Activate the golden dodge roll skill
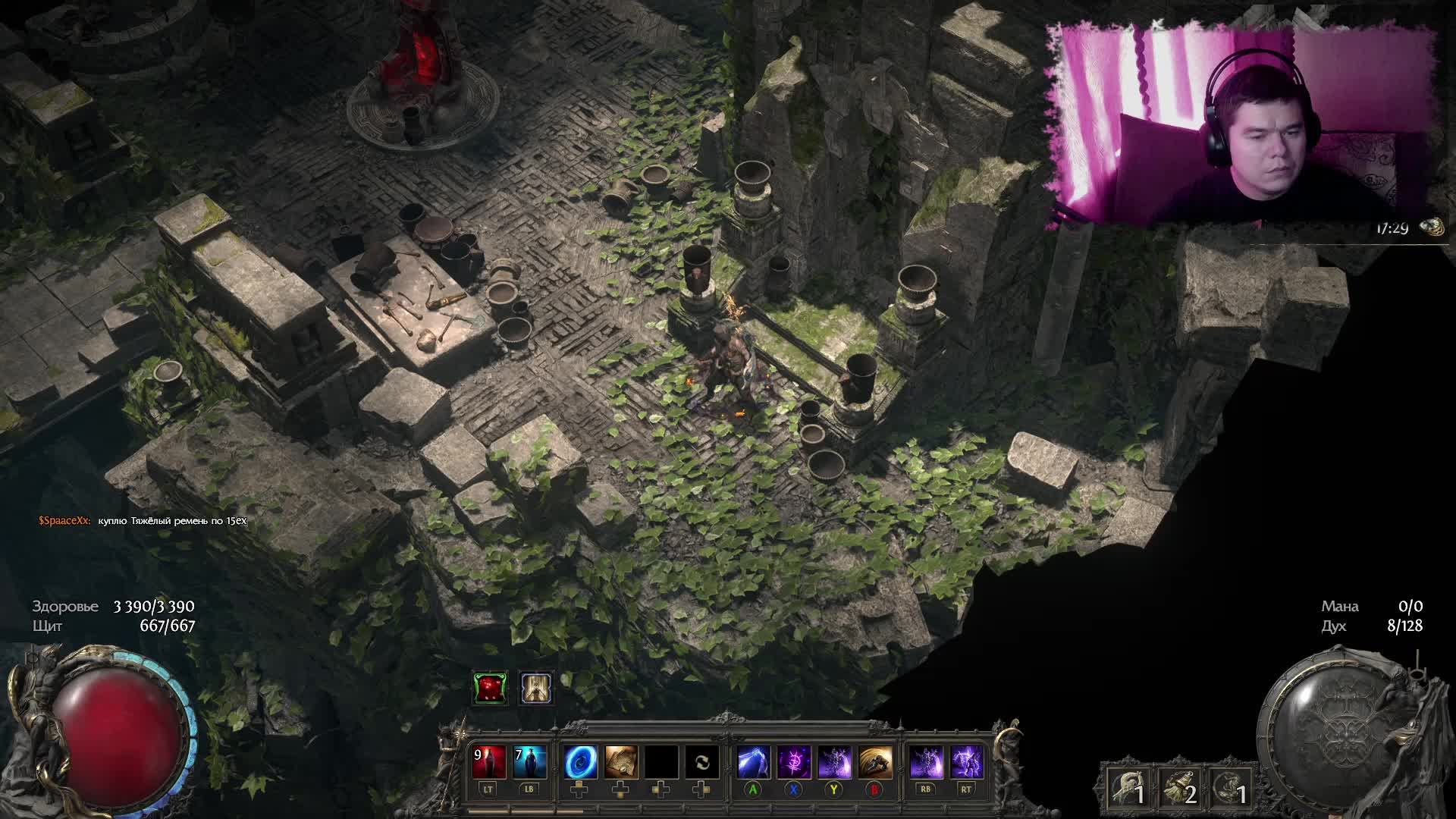The width and height of the screenshot is (1456, 819). (x=874, y=762)
